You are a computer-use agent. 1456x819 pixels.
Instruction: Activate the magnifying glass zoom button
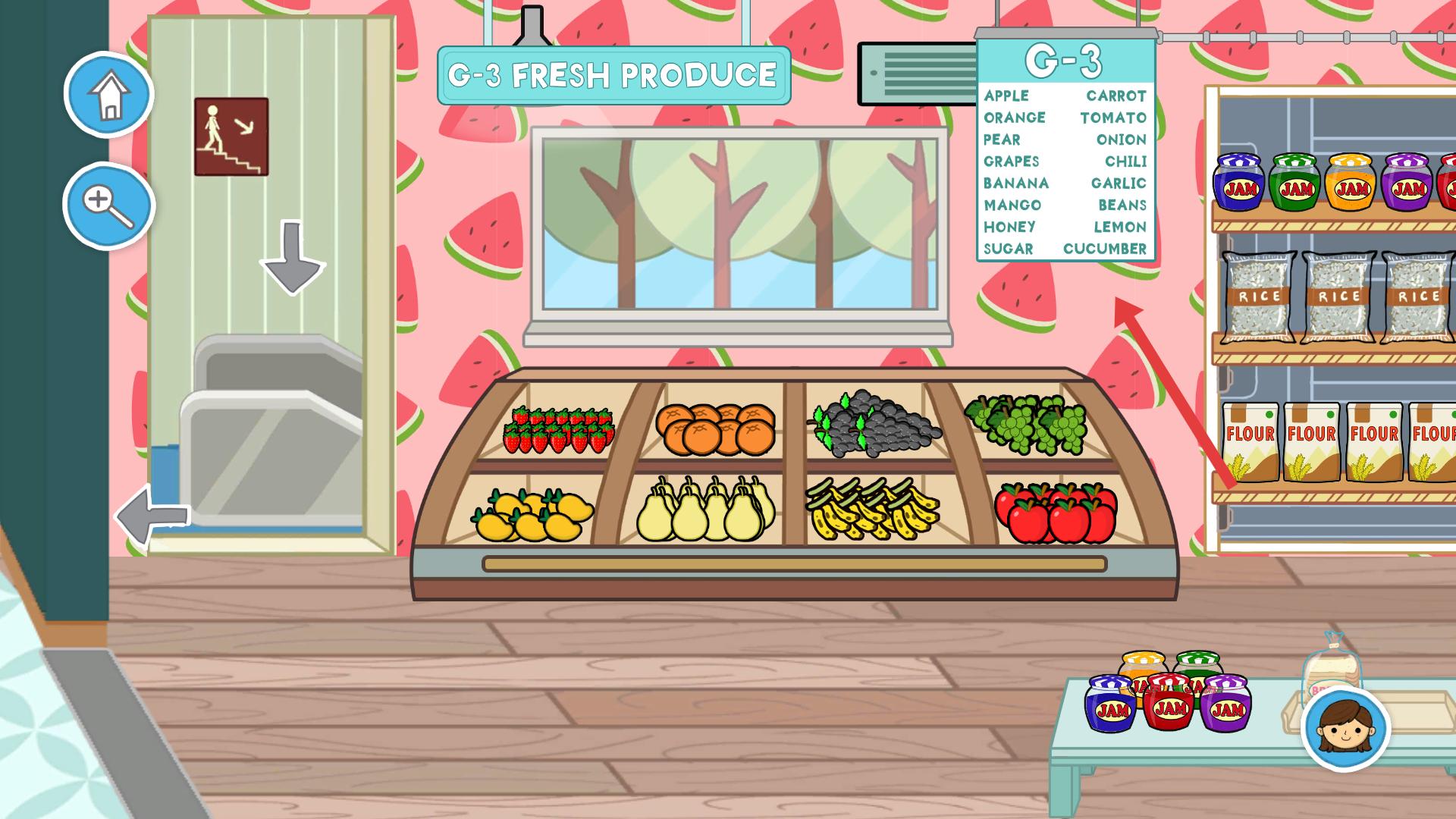pos(108,205)
